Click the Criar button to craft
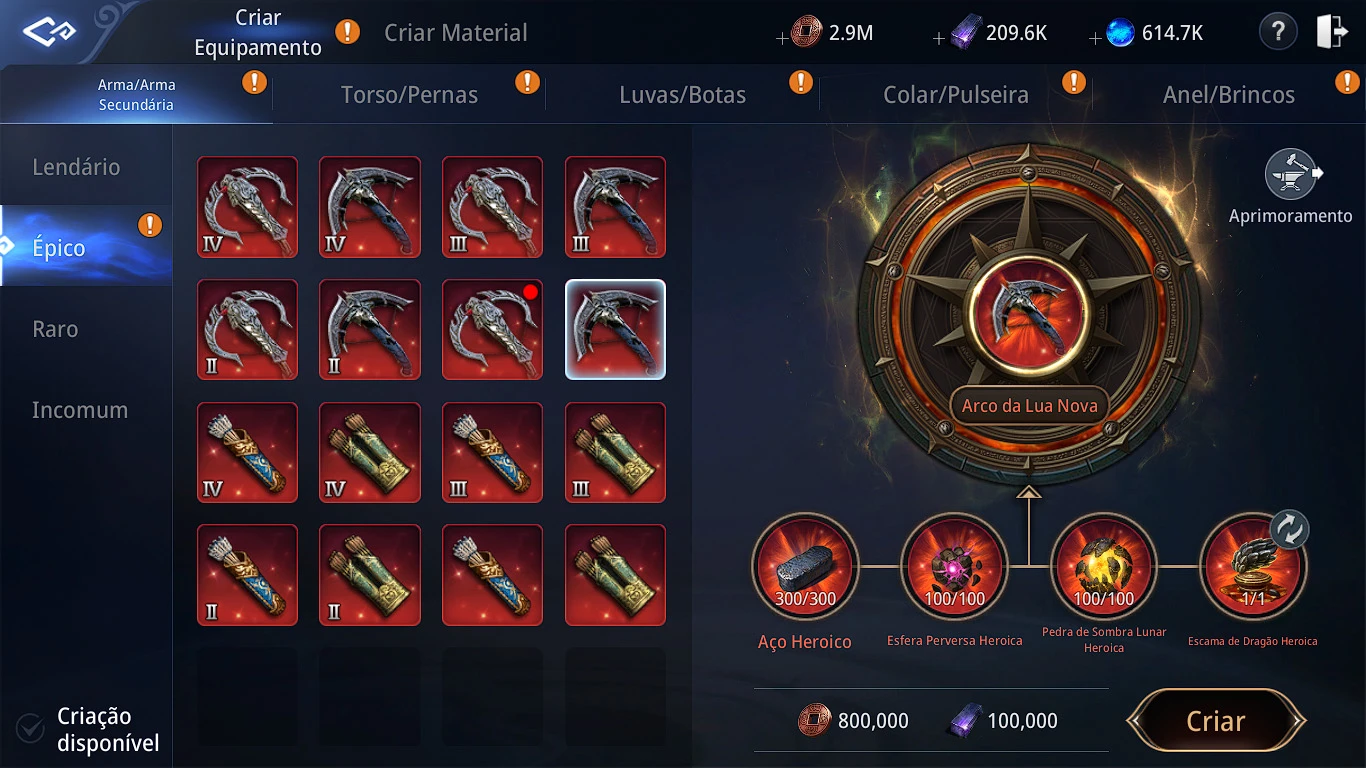Image resolution: width=1366 pixels, height=768 pixels. [x=1215, y=720]
